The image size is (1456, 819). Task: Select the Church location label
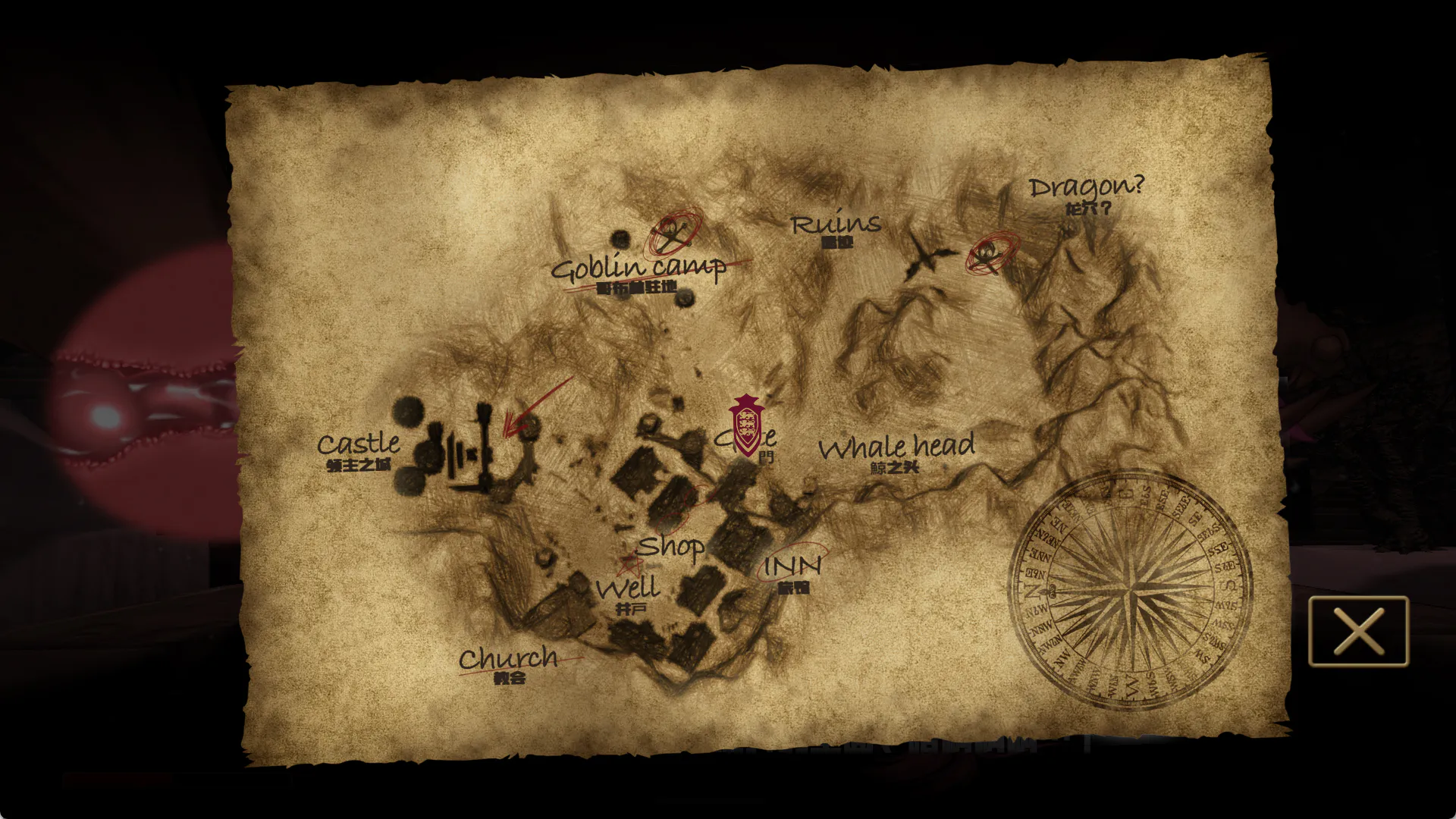(x=508, y=658)
